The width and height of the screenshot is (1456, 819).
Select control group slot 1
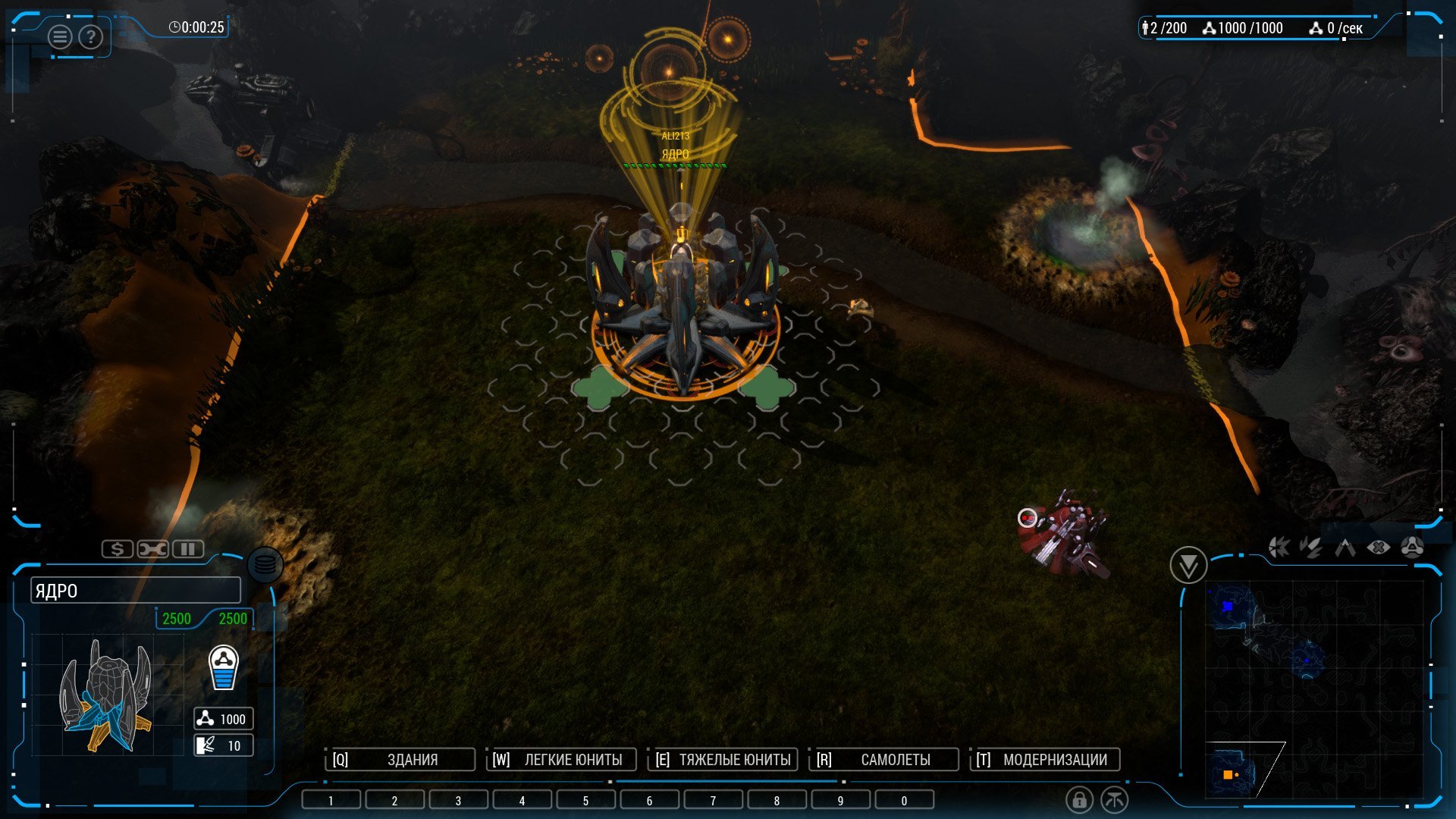pos(331,800)
